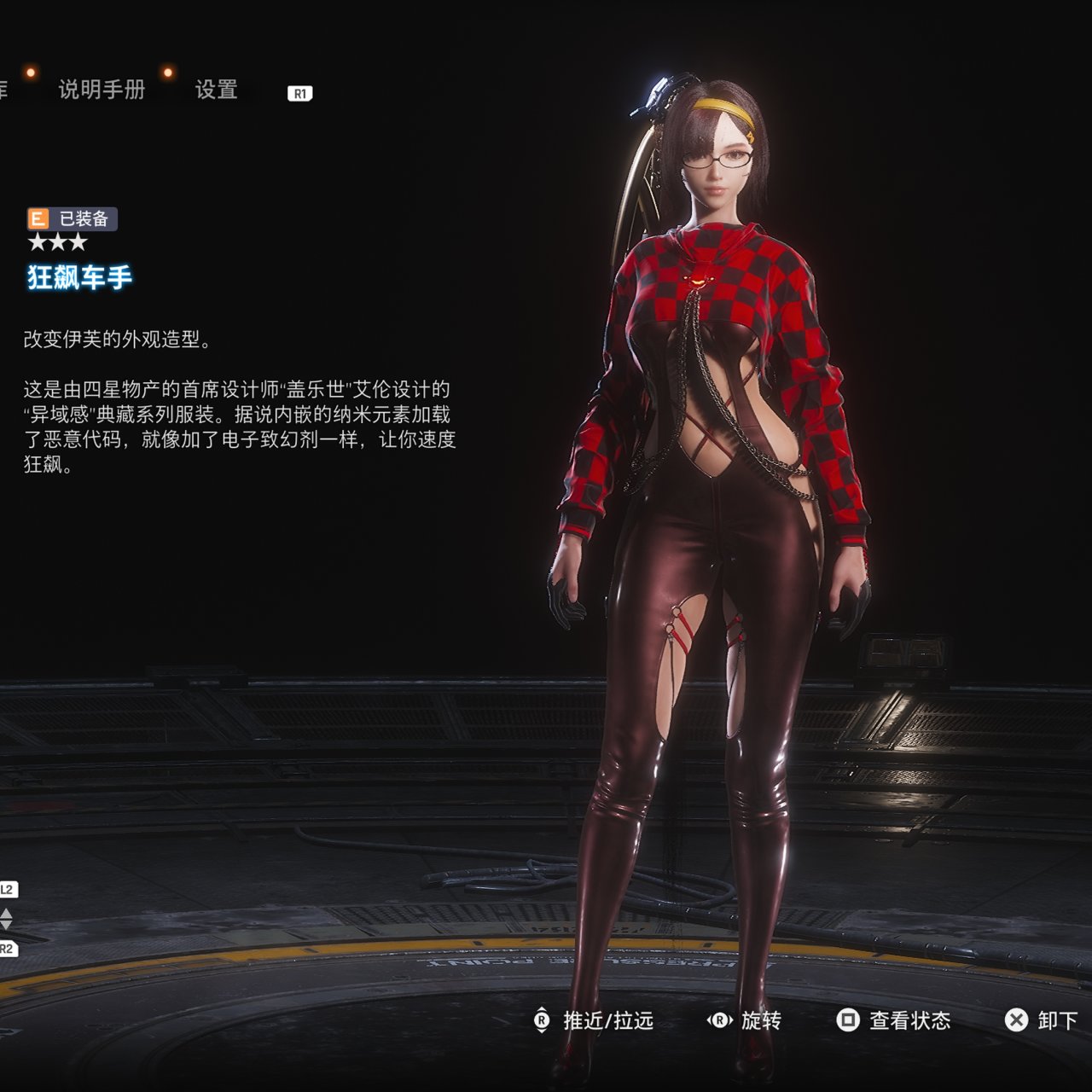1092x1092 pixels.
Task: Click the R2 trigger badge
Action: click(x=7, y=949)
